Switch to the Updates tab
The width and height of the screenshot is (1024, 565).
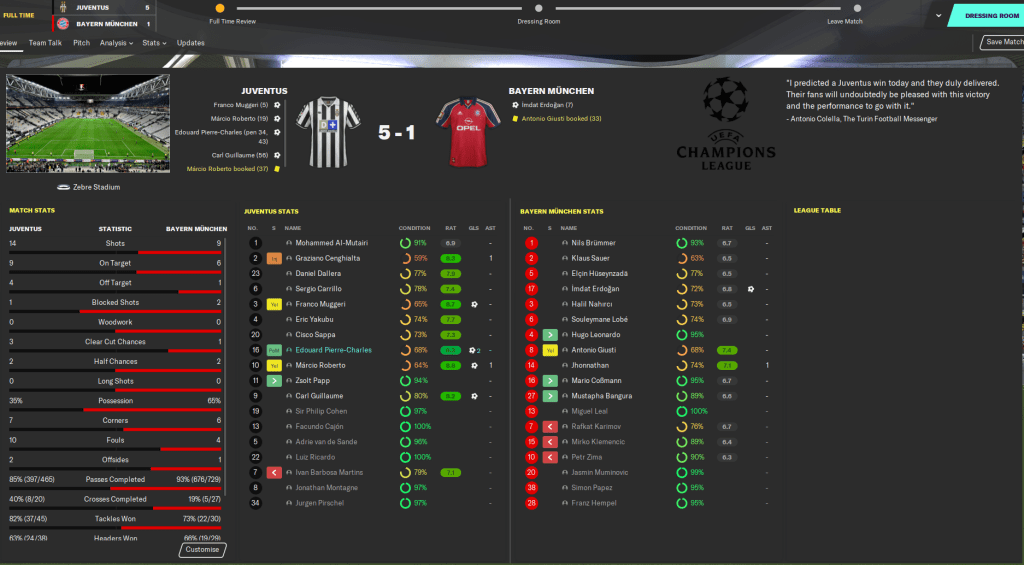pos(191,43)
